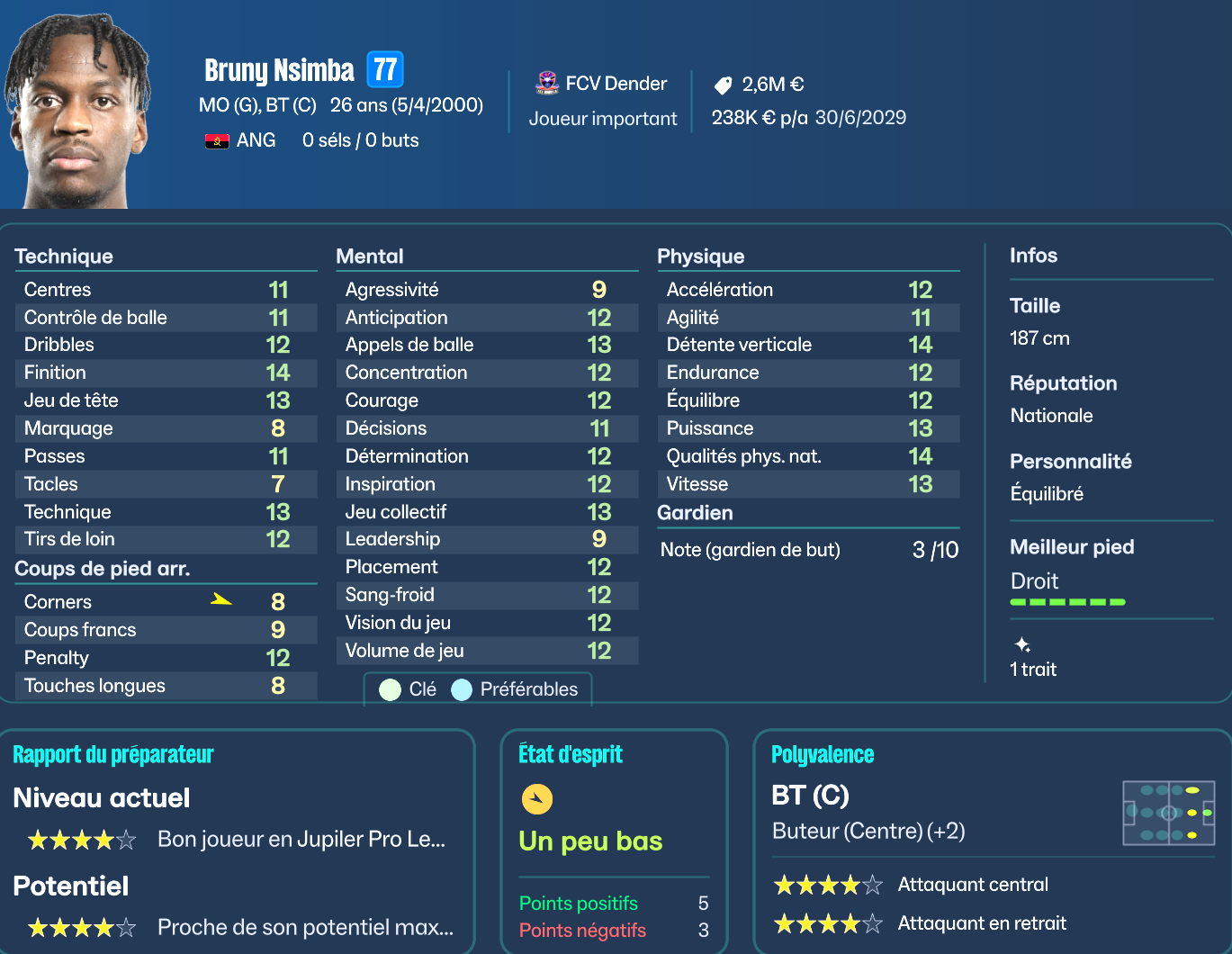This screenshot has width=1232, height=954.
Task: Click the Un peu bas morale icon
Action: click(x=537, y=798)
